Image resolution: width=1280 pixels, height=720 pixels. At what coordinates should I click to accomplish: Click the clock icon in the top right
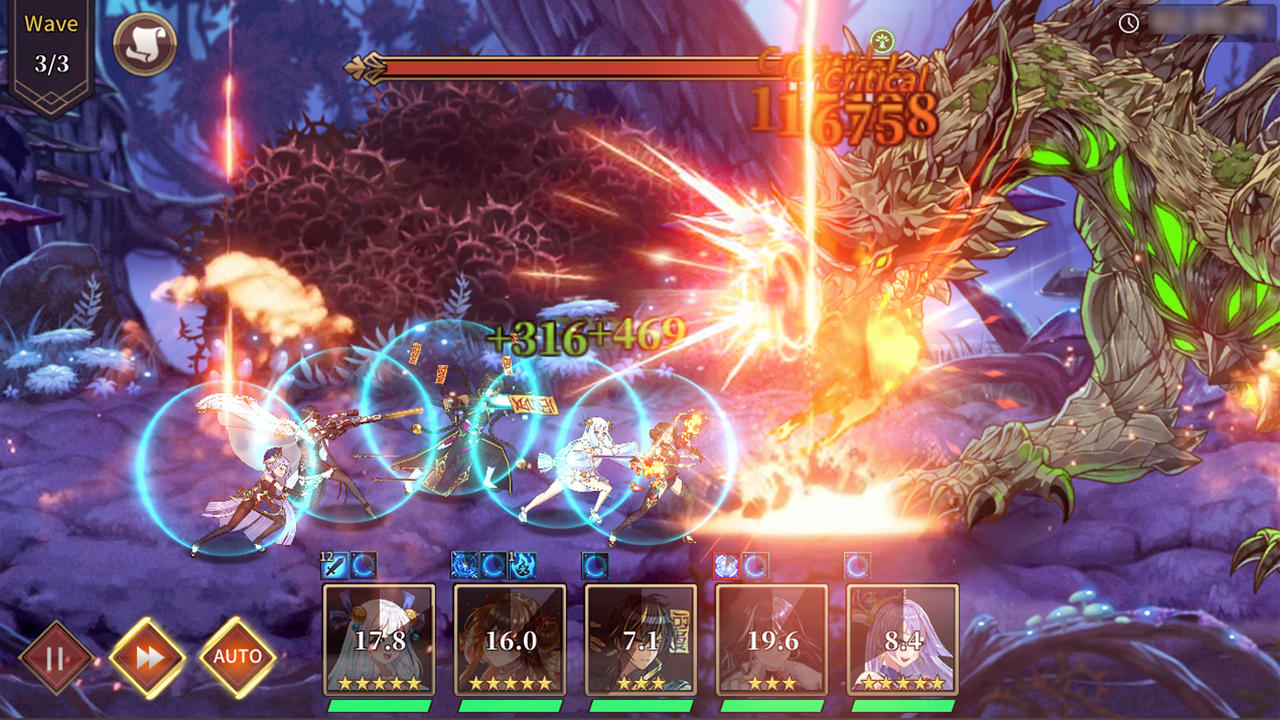[x=1128, y=22]
